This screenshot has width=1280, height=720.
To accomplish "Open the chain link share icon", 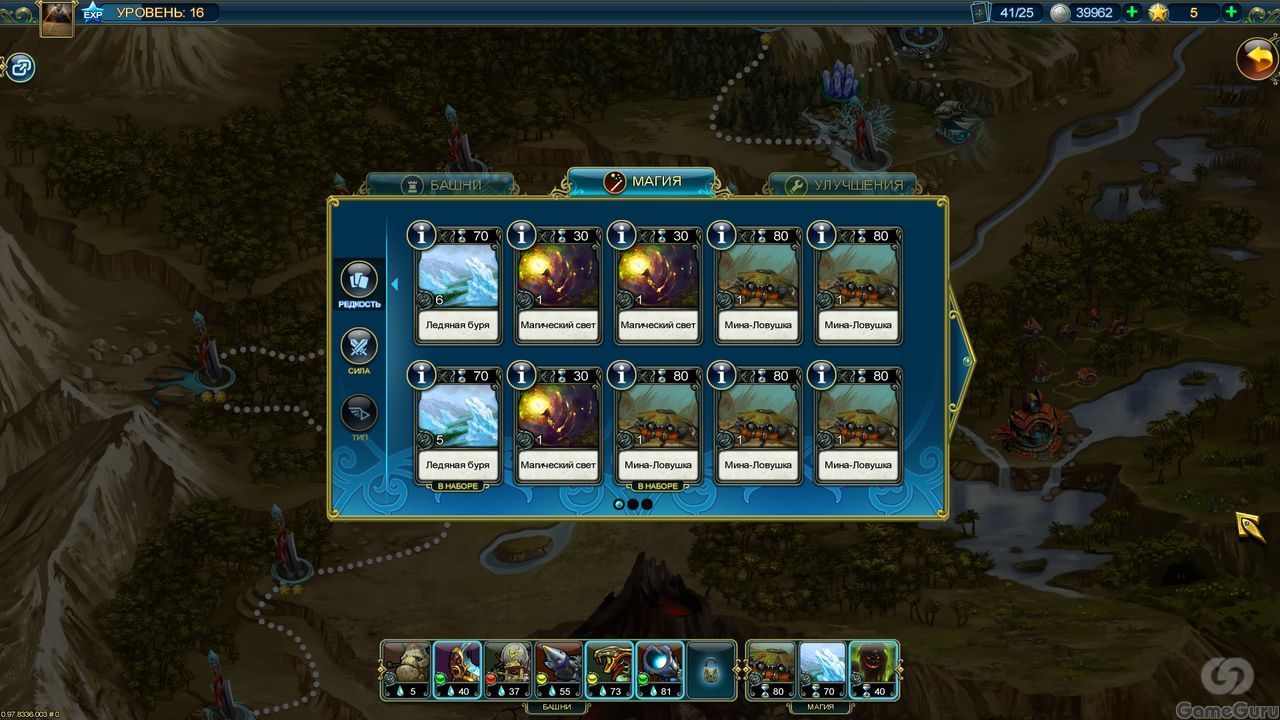I will pyautogui.click(x=21, y=68).
